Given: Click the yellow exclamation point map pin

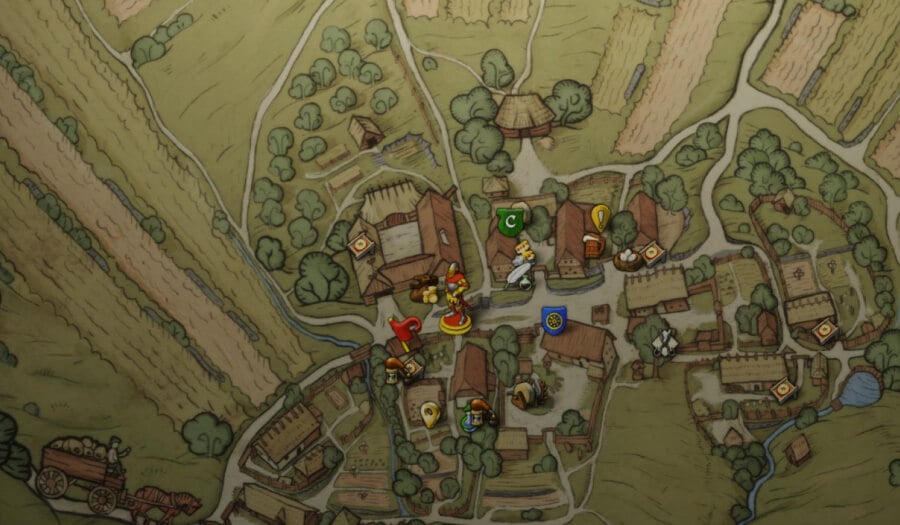Looking at the screenshot, I should (599, 217).
